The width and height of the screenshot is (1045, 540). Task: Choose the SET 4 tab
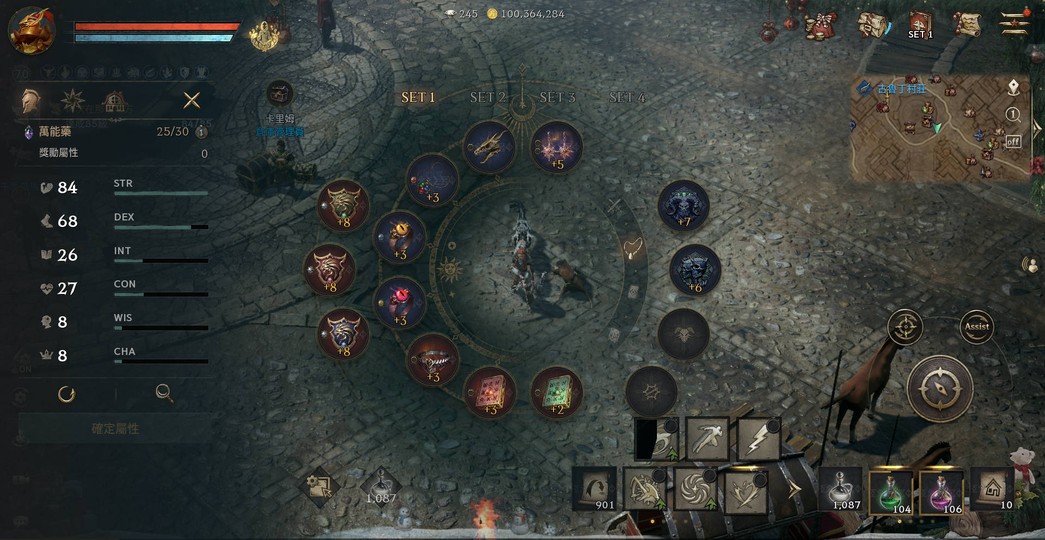click(x=627, y=98)
